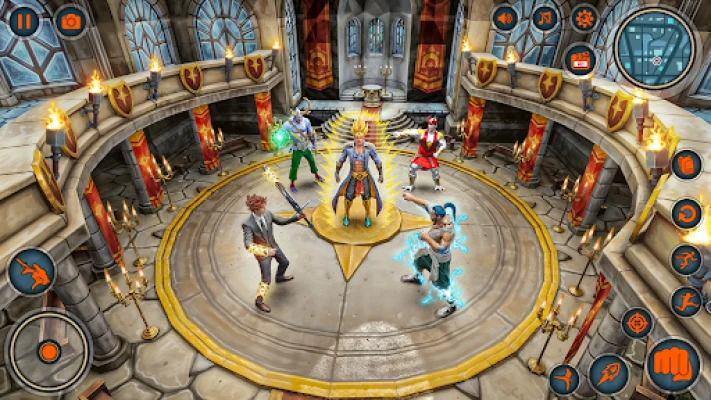Trigger the spinning kick ability

coord(564,379)
